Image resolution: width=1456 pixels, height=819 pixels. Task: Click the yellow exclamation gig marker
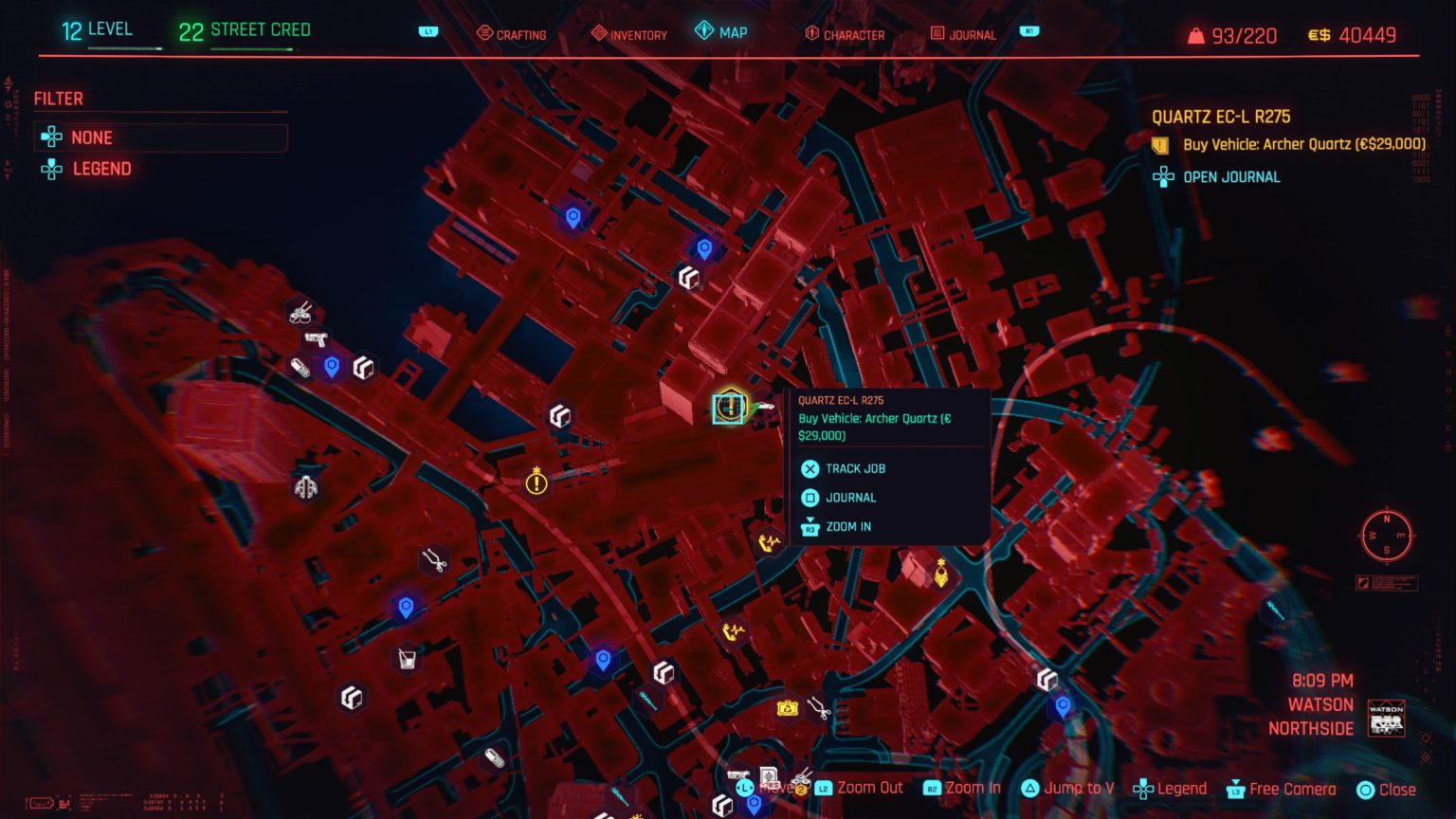coord(536,483)
